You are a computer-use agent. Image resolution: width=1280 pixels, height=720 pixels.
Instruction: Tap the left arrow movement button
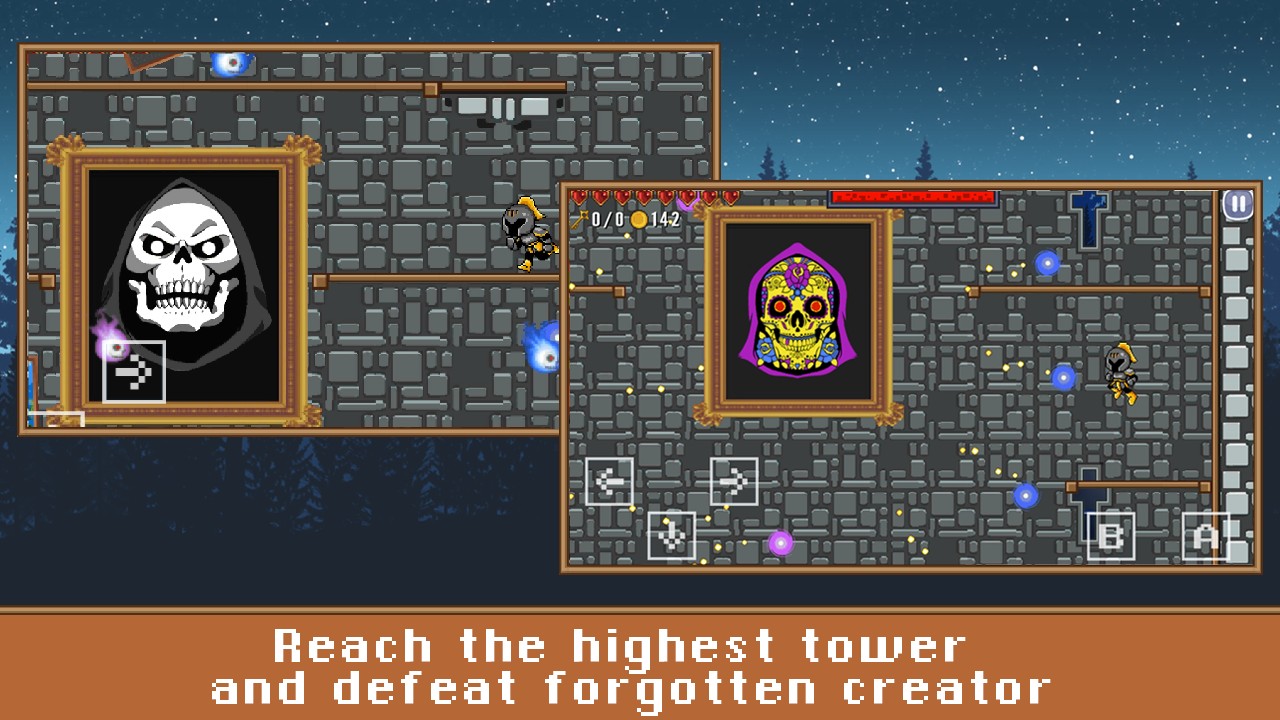[609, 482]
